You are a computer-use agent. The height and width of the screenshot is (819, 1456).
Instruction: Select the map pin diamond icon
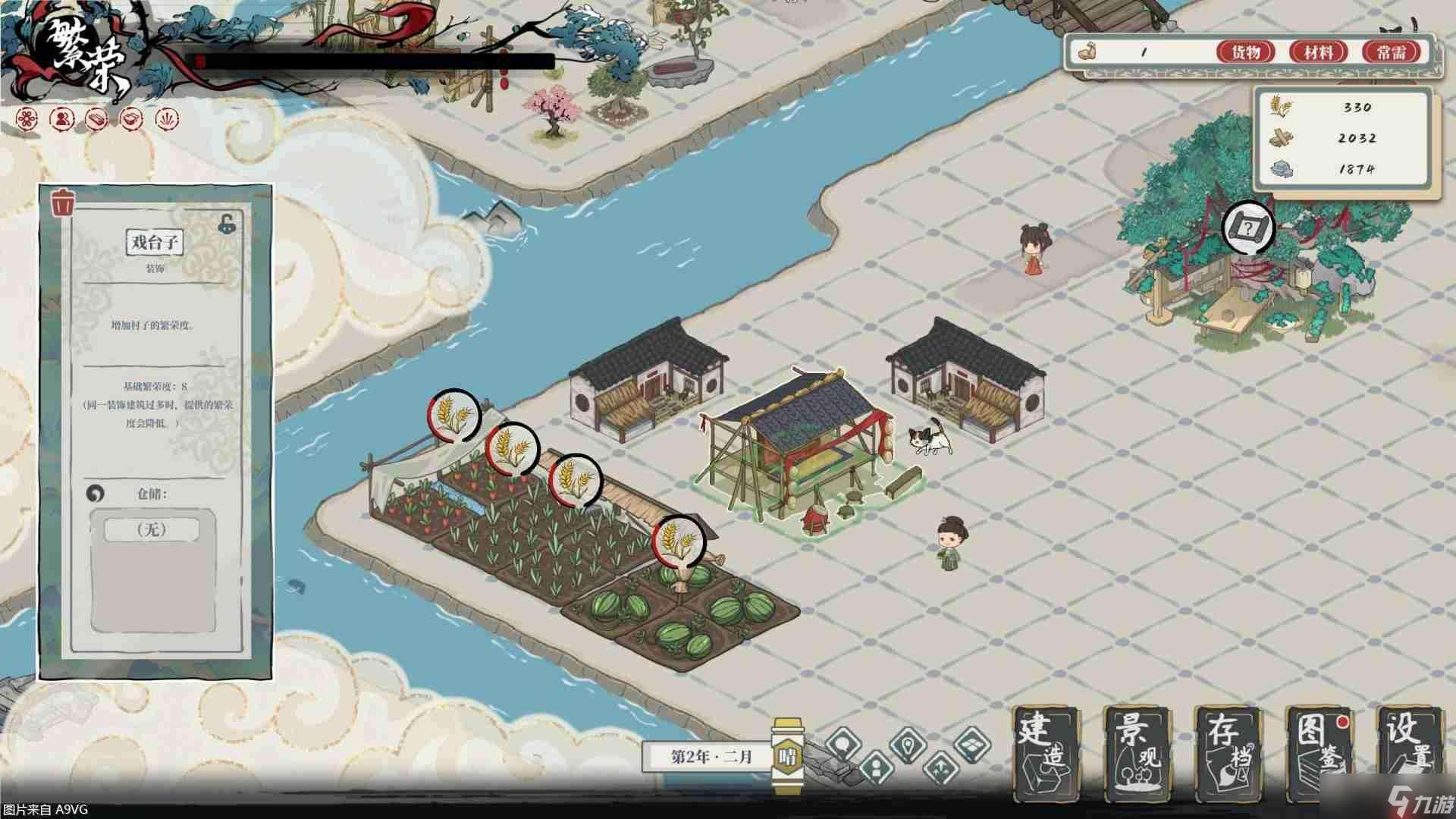tap(908, 745)
